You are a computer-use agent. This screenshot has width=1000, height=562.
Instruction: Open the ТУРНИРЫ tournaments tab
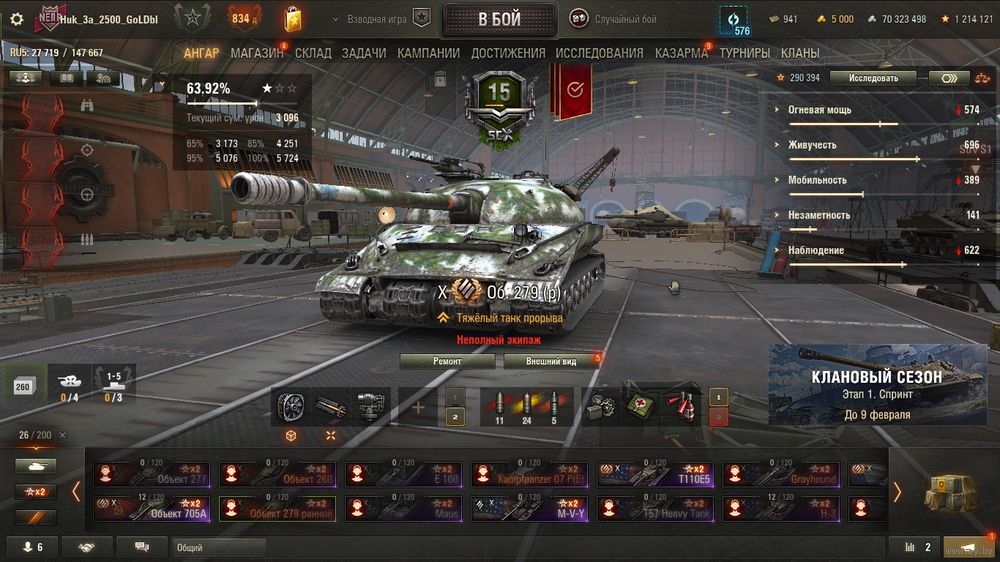pos(744,53)
